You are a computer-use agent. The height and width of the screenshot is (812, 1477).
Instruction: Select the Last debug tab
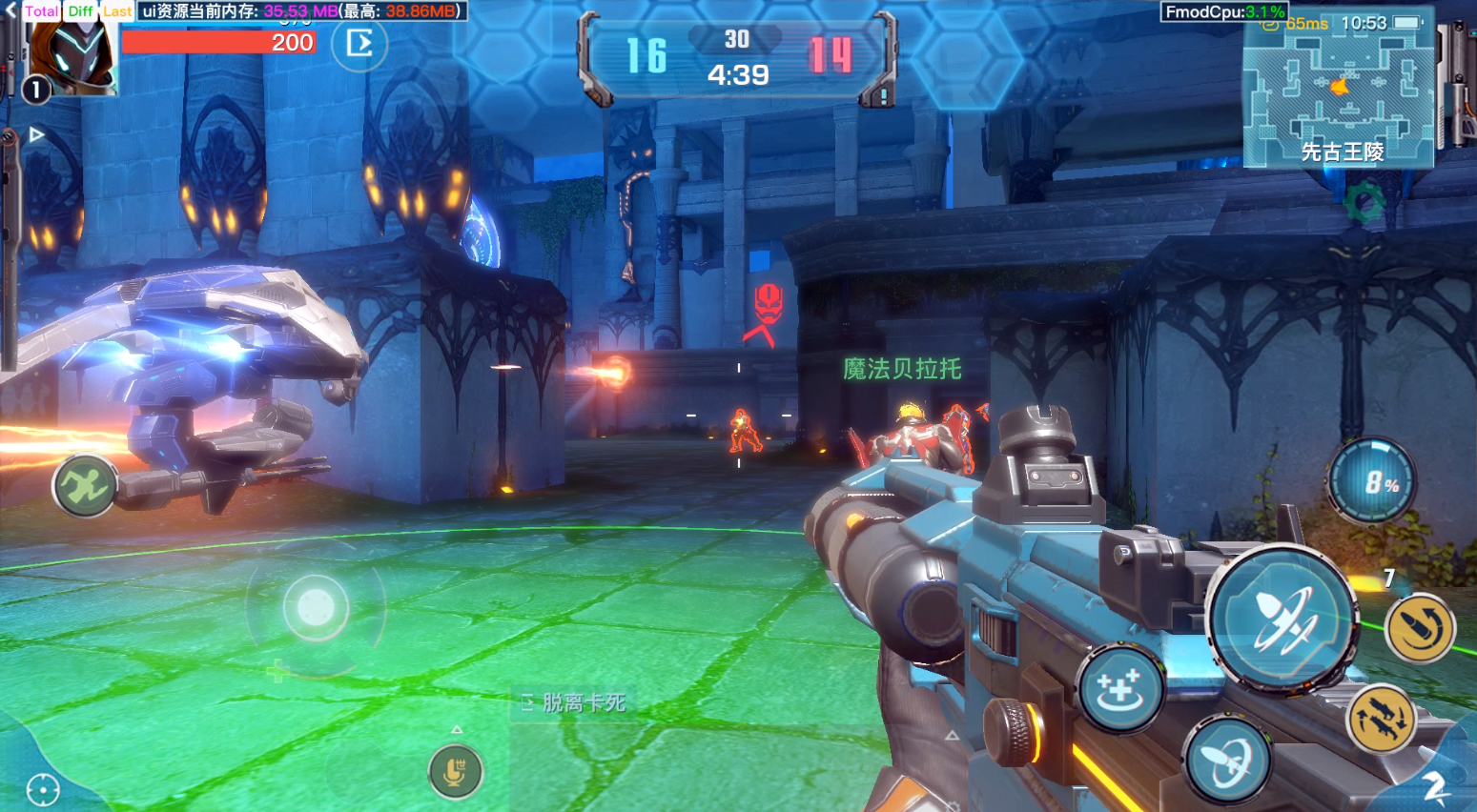click(117, 11)
